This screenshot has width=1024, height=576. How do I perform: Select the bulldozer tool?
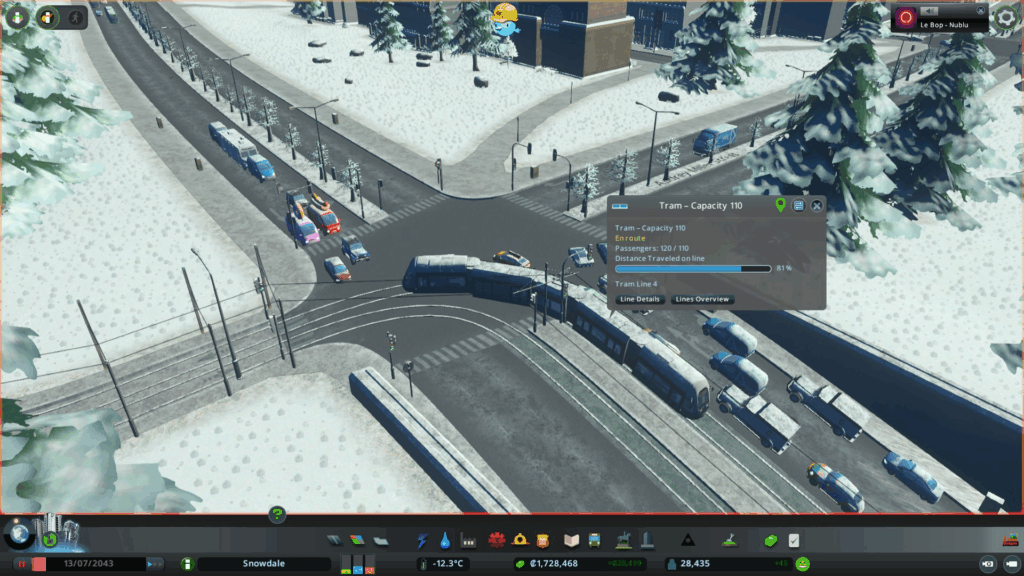click(1007, 540)
